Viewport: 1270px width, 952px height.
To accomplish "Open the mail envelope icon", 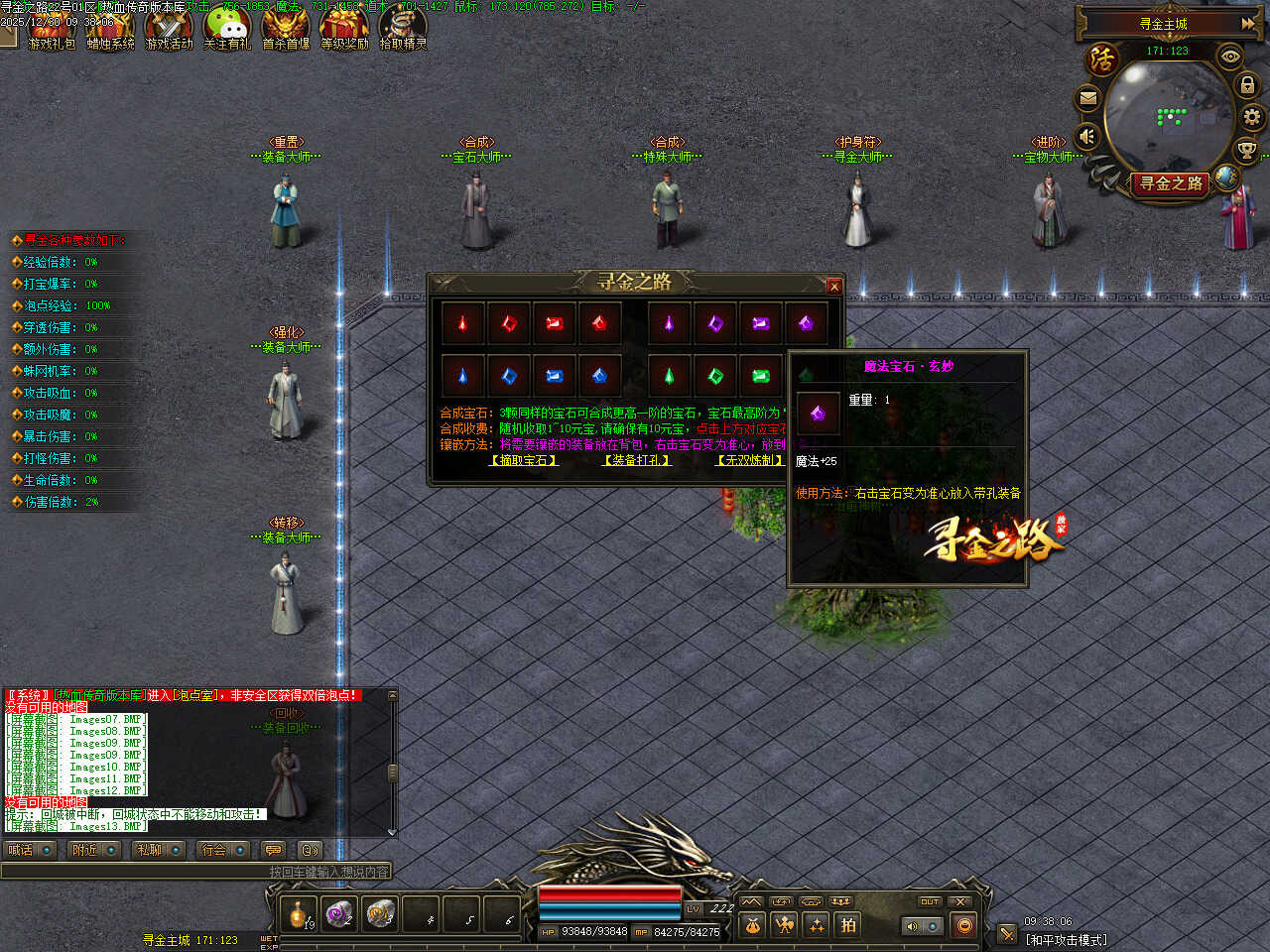I will tap(1087, 98).
